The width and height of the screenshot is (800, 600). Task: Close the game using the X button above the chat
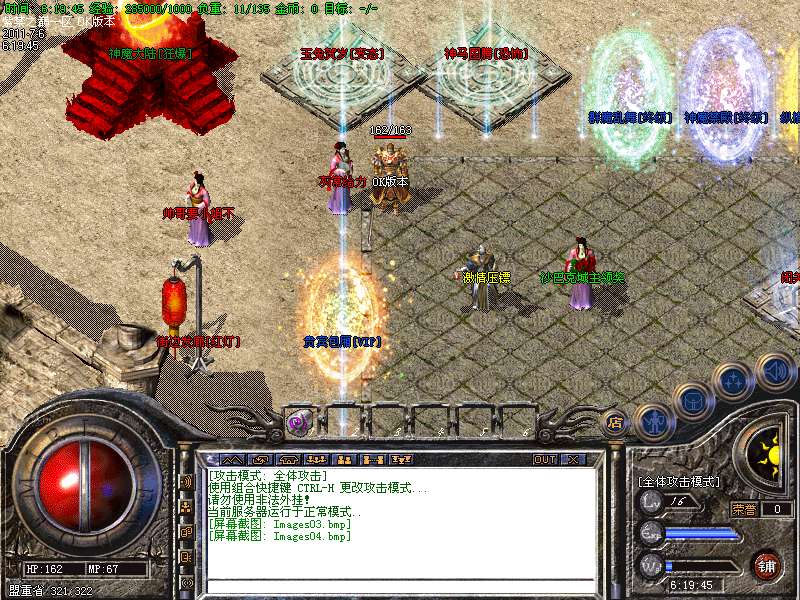(x=573, y=460)
